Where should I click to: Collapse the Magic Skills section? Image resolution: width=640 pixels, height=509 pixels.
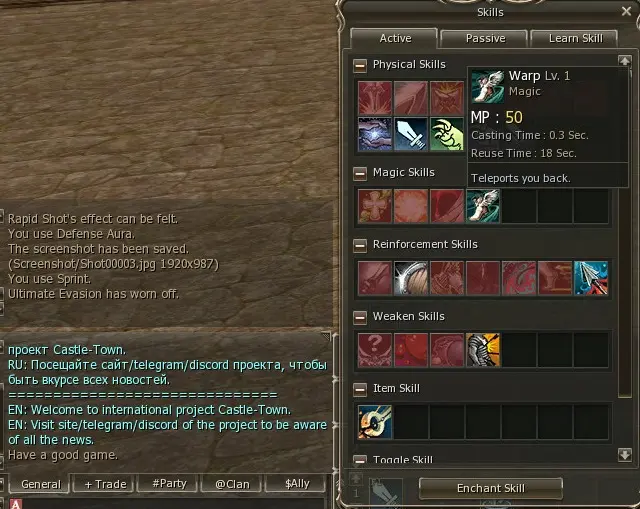(x=360, y=173)
